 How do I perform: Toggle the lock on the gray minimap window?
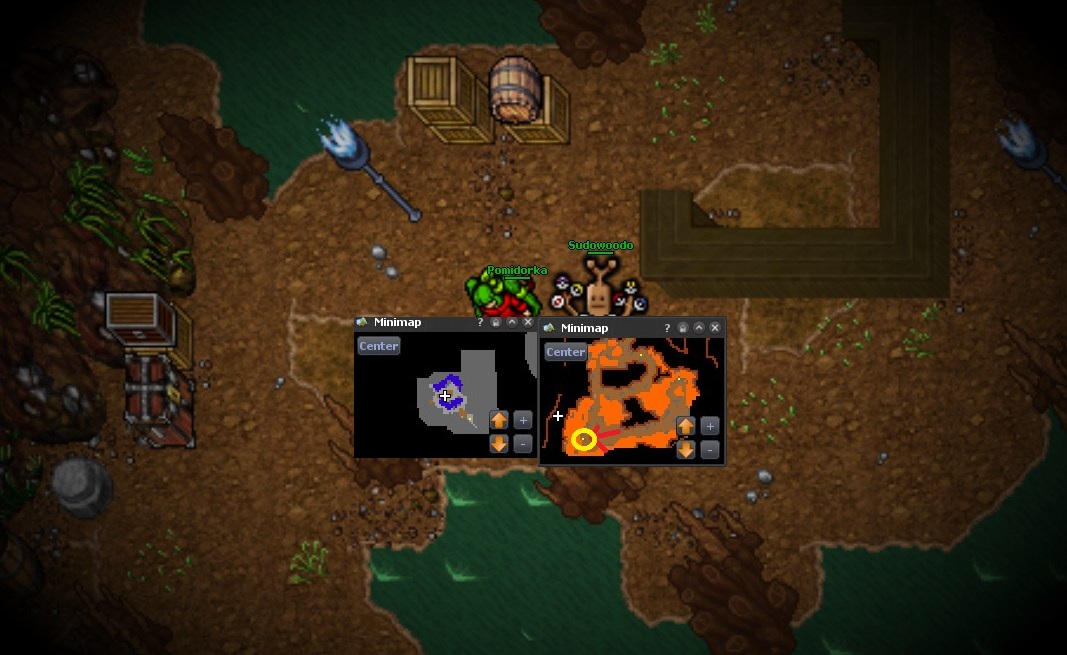tap(496, 322)
